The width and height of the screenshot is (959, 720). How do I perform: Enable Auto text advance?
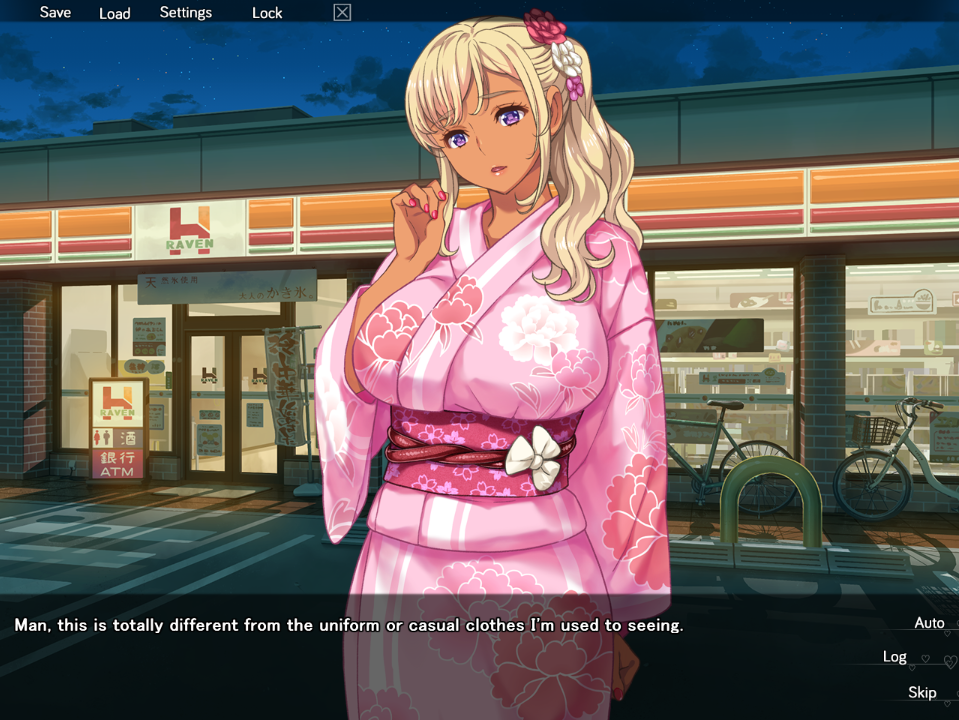coord(929,623)
